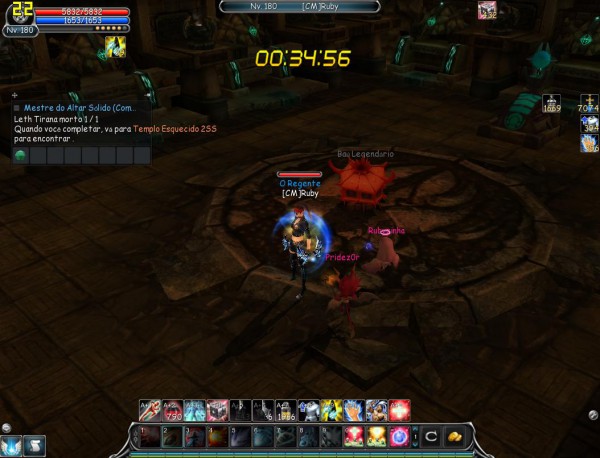Click the C-shaped button on the hotbar
The width and height of the screenshot is (600, 458).
[431, 436]
